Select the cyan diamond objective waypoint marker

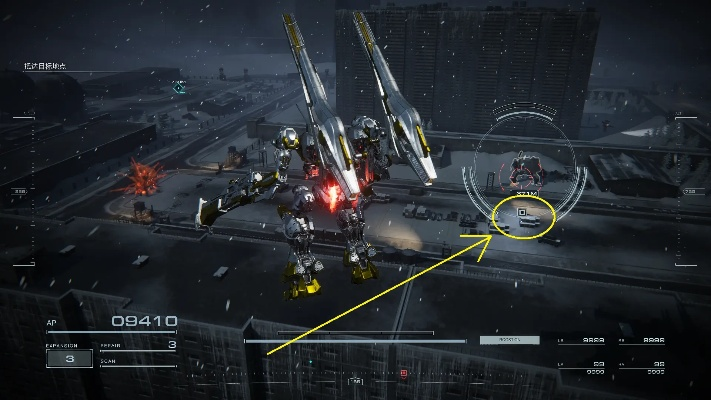point(179,88)
